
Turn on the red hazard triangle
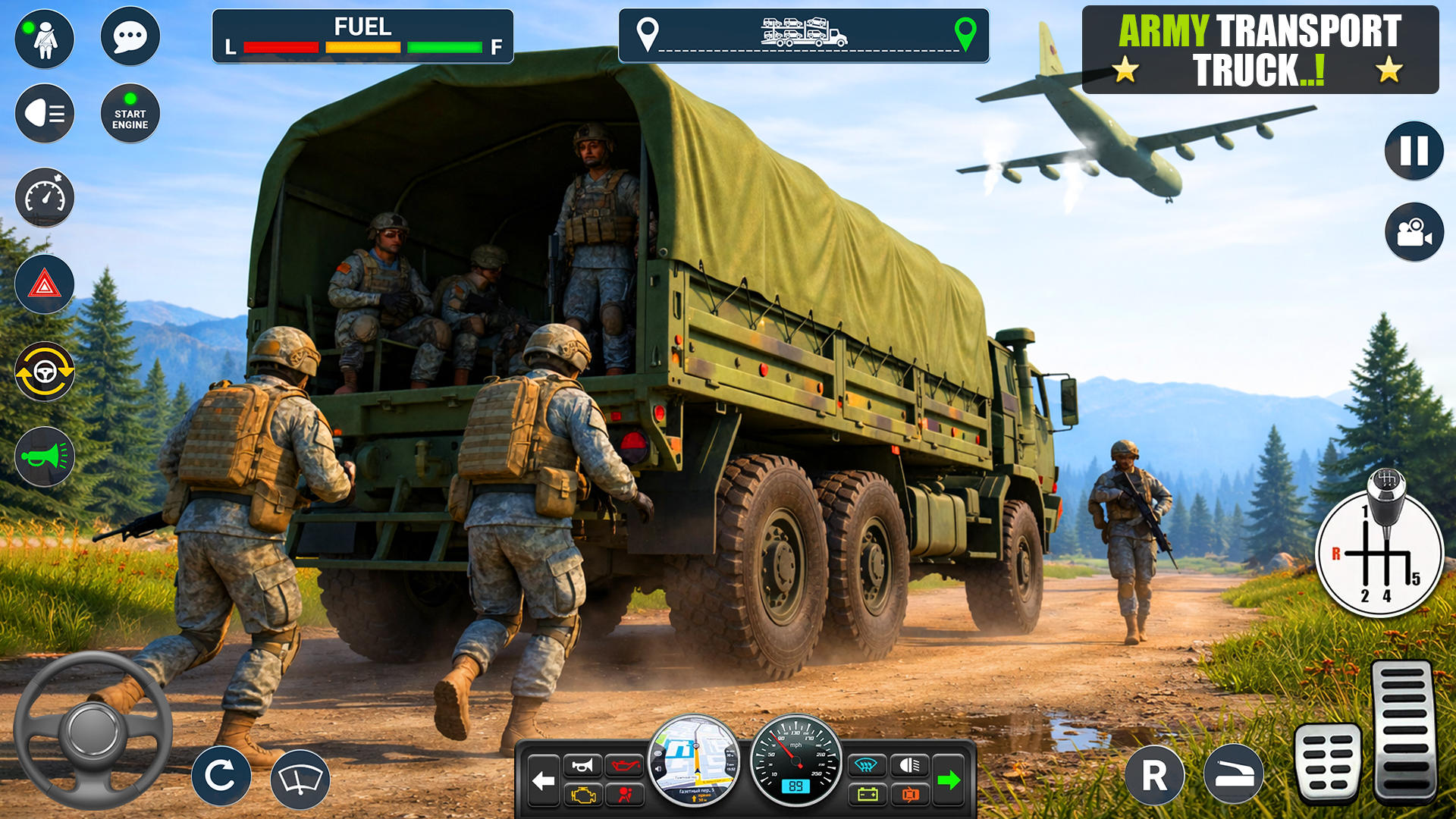(45, 285)
